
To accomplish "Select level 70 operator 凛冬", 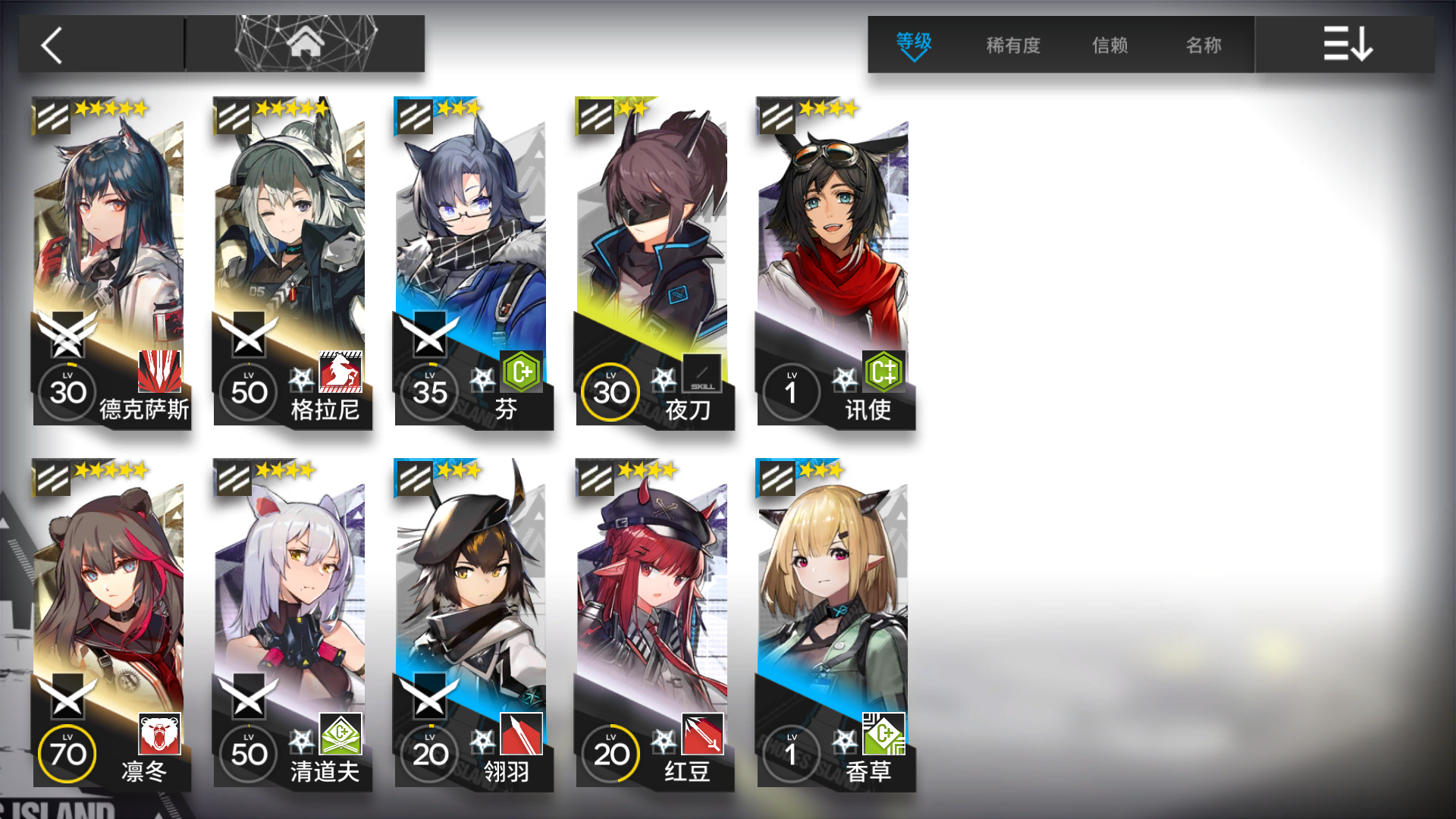I will pyautogui.click(x=109, y=623).
